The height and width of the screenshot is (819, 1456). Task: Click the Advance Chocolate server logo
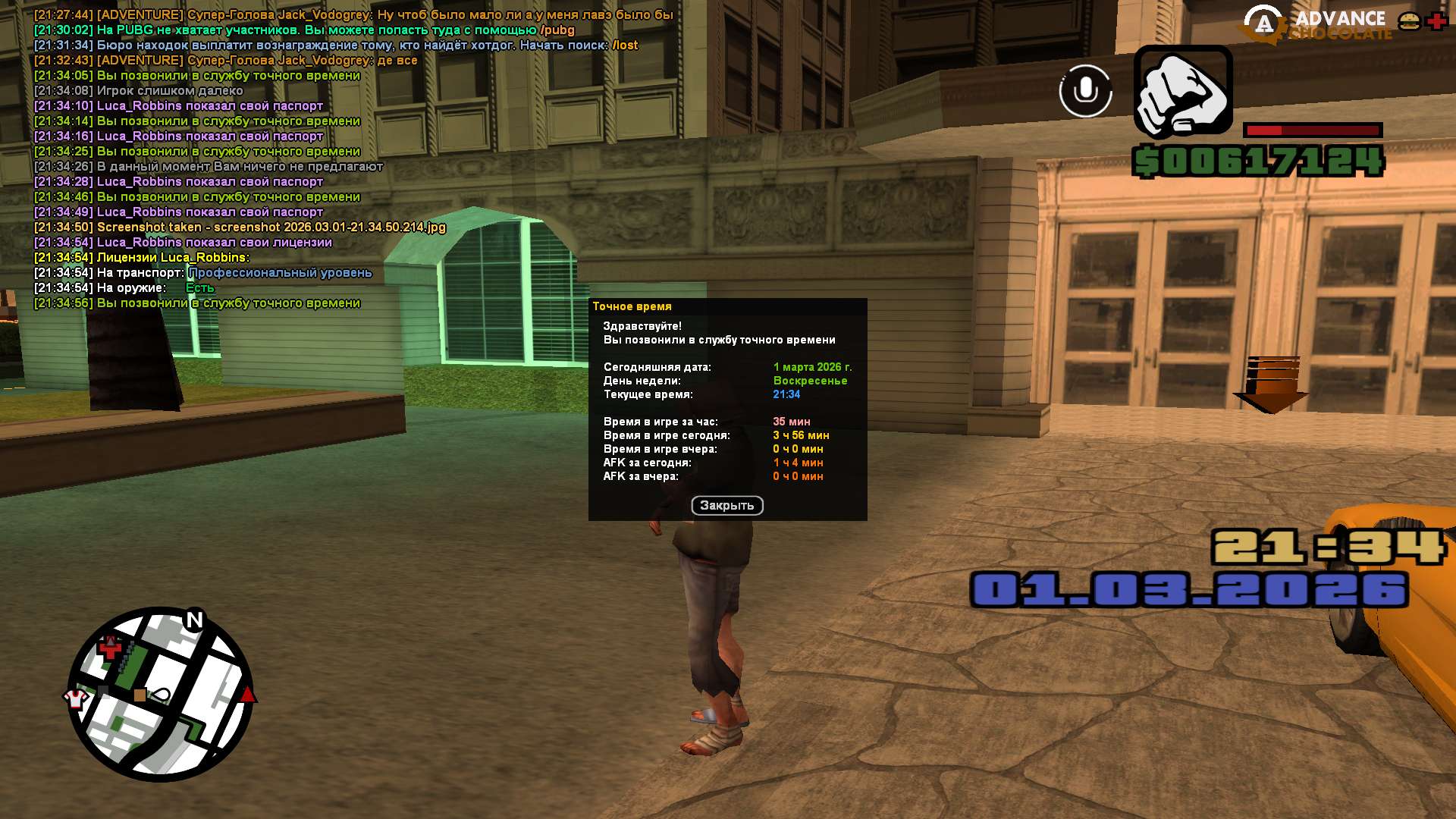[1318, 24]
